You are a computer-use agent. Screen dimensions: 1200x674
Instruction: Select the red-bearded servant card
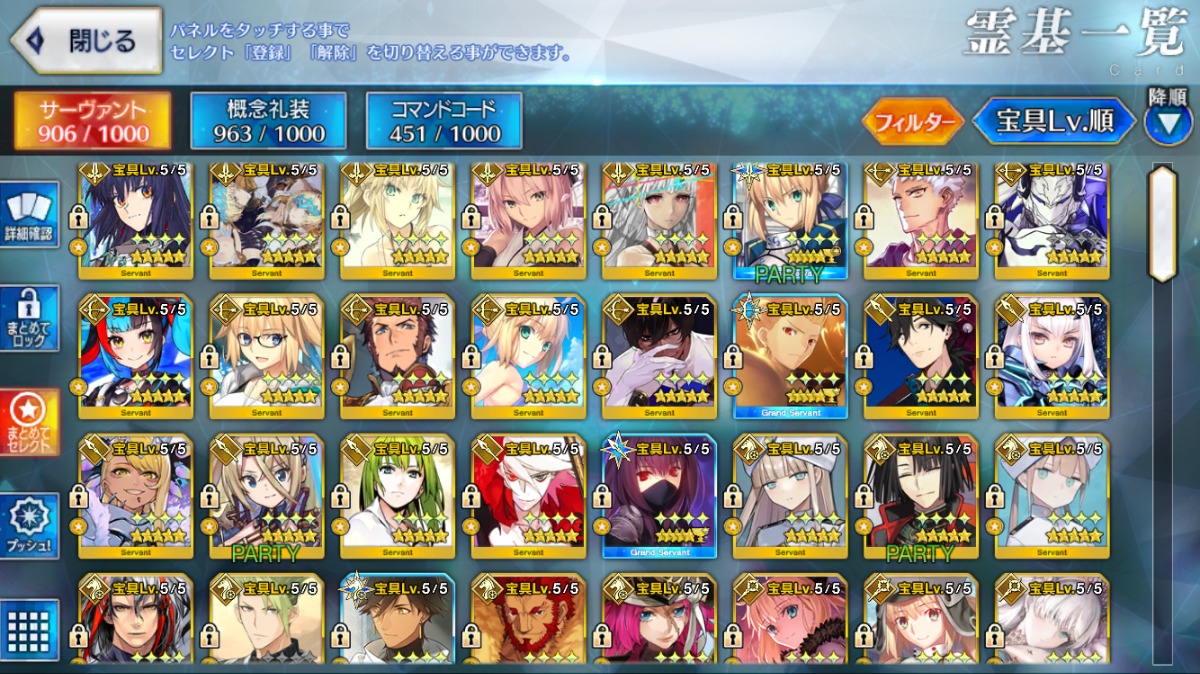[x=528, y=620]
